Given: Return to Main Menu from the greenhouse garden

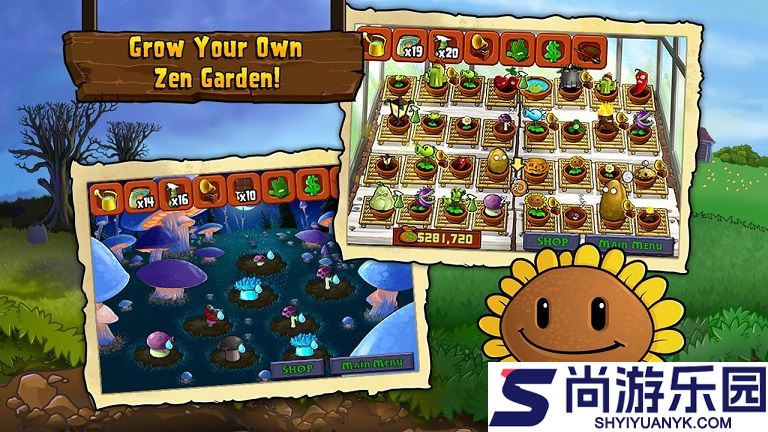Looking at the screenshot, I should [x=627, y=243].
